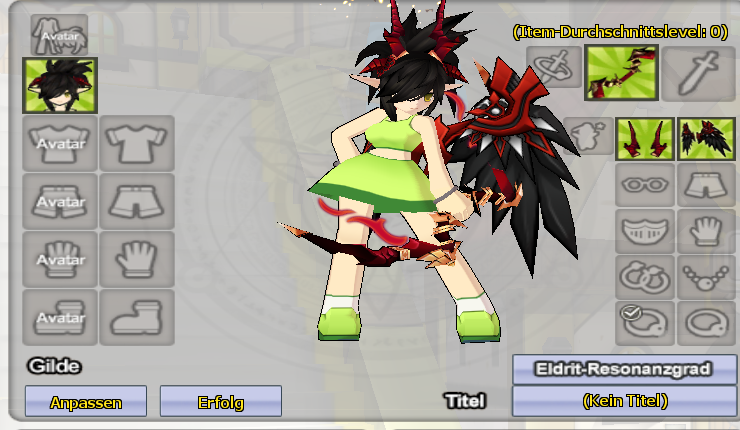Toggle the checkmarked ring slot

point(645,322)
